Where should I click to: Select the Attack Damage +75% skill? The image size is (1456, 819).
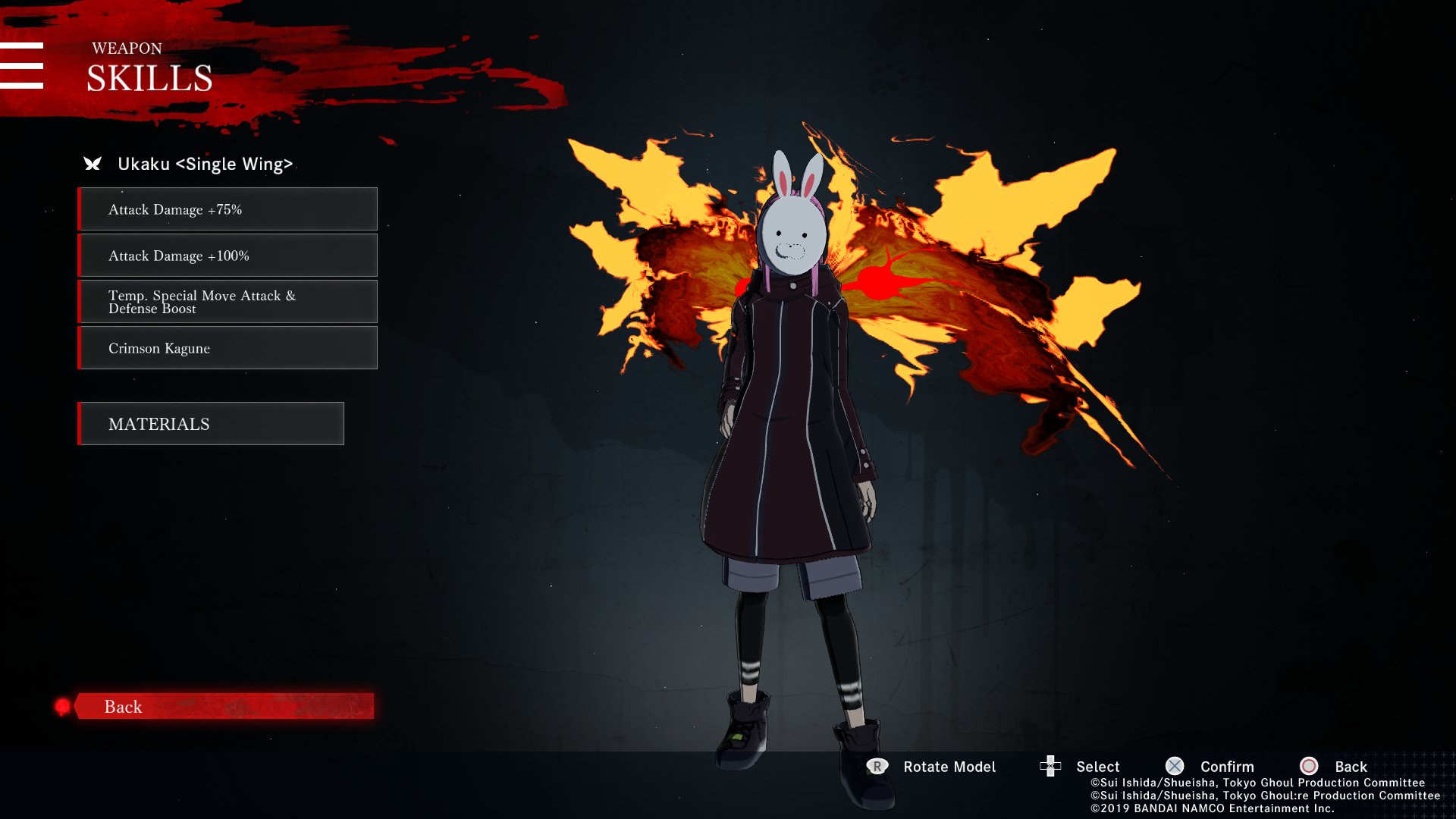point(227,209)
